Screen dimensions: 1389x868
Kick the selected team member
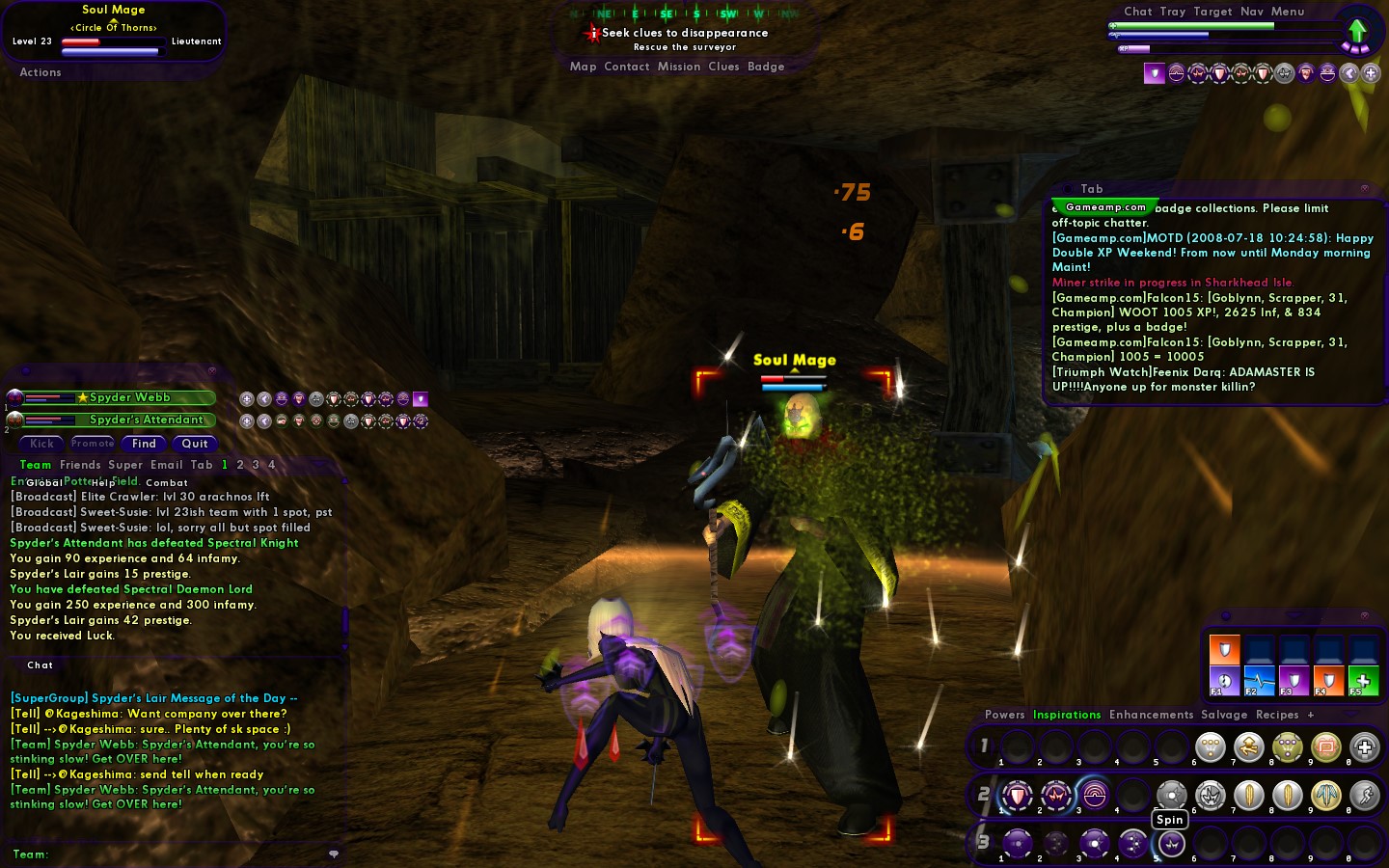pyautogui.click(x=42, y=444)
